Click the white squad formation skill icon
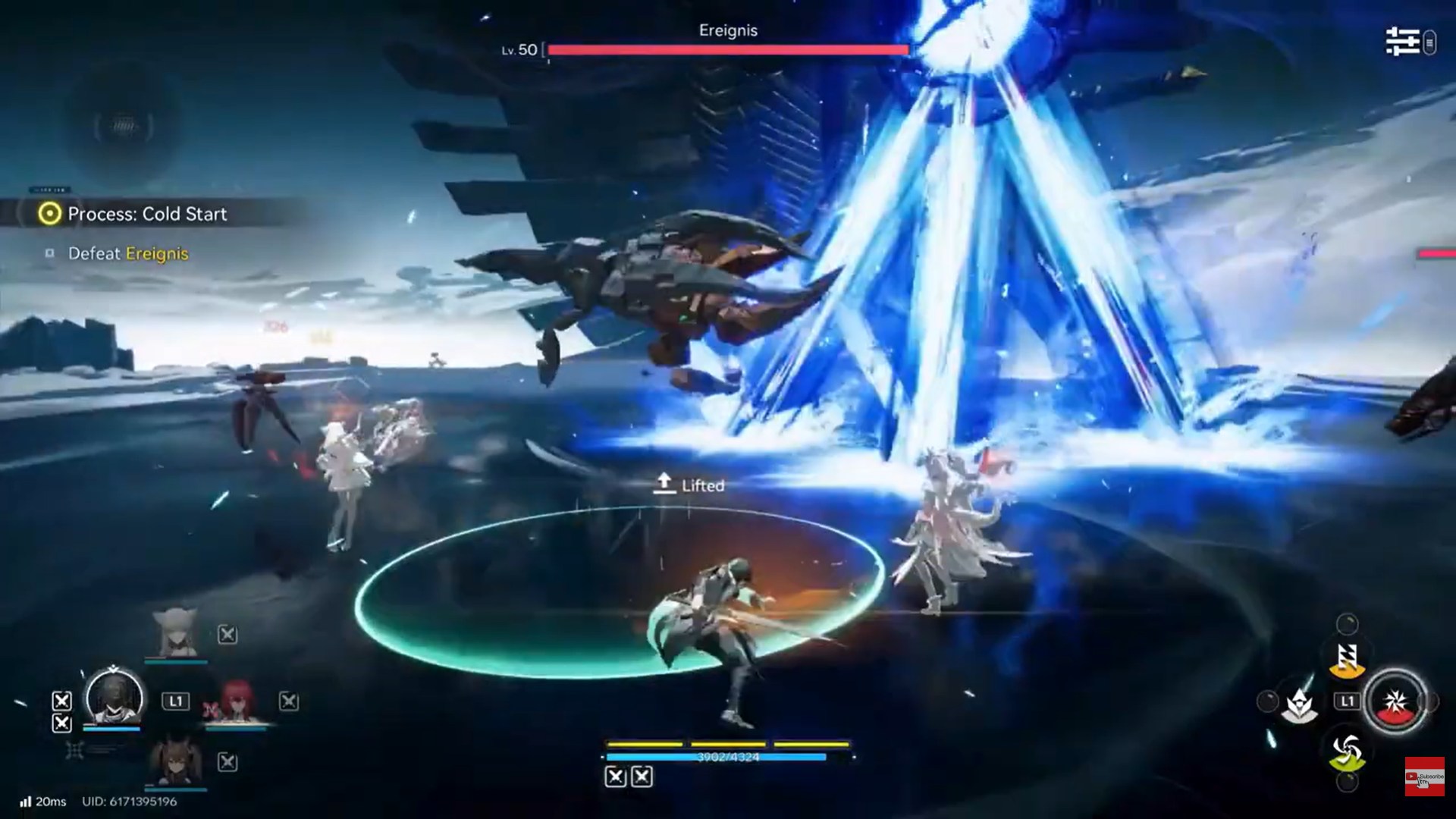The height and width of the screenshot is (819, 1456). tap(1299, 705)
